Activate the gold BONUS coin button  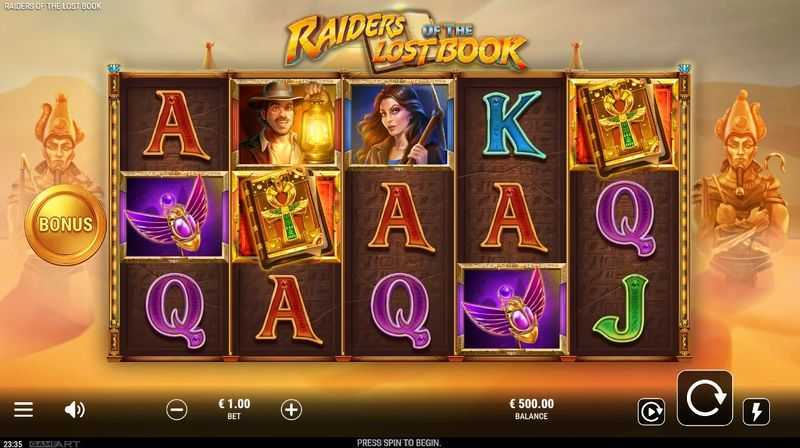tap(66, 224)
